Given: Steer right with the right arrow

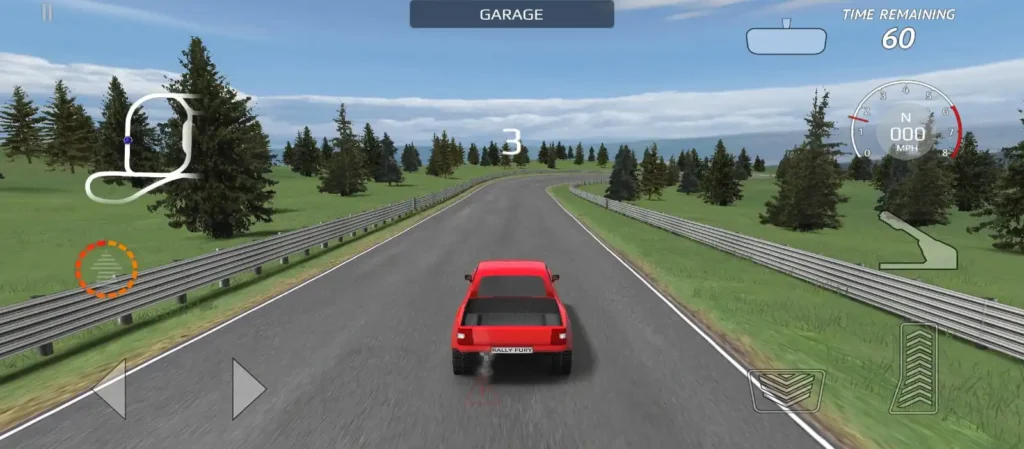Looking at the screenshot, I should (x=248, y=388).
